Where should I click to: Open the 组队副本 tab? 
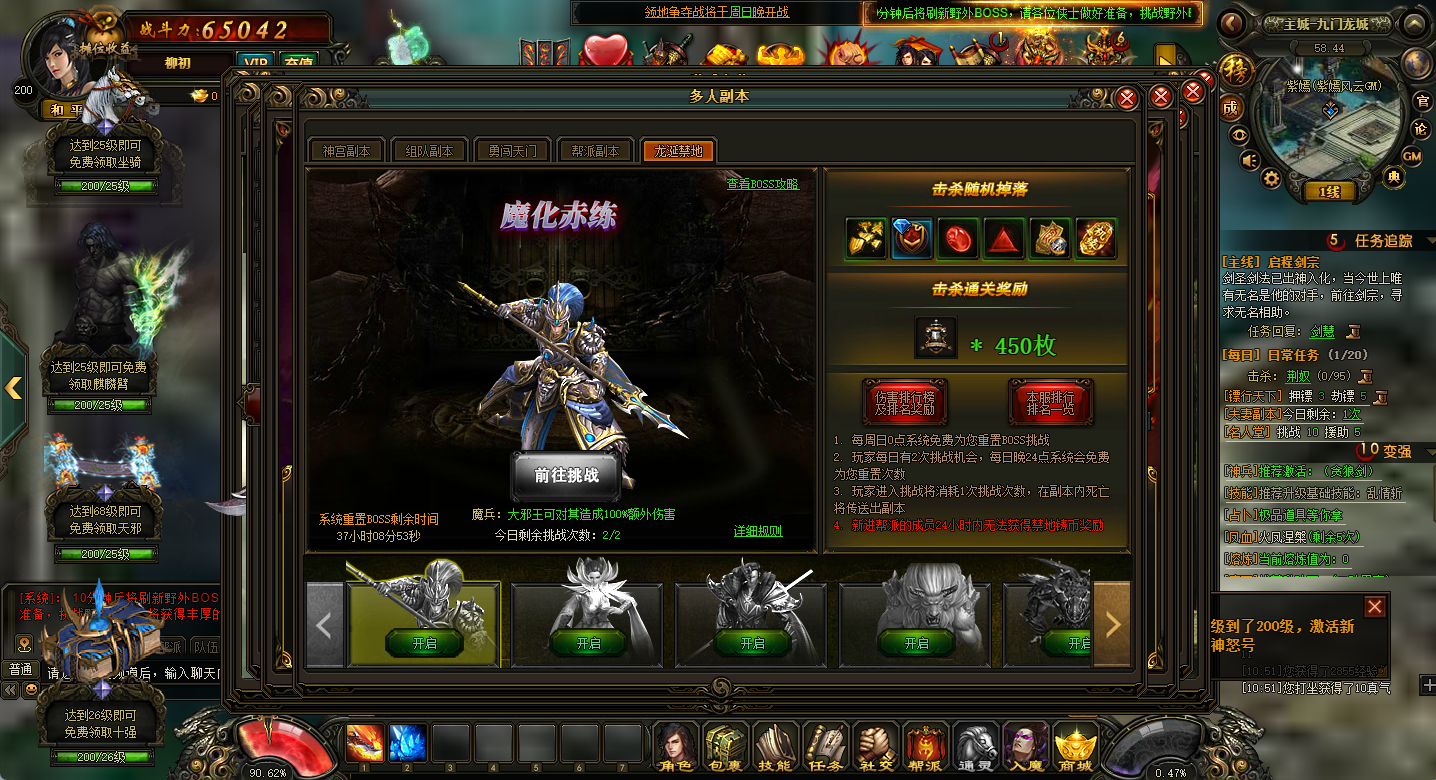[429, 151]
